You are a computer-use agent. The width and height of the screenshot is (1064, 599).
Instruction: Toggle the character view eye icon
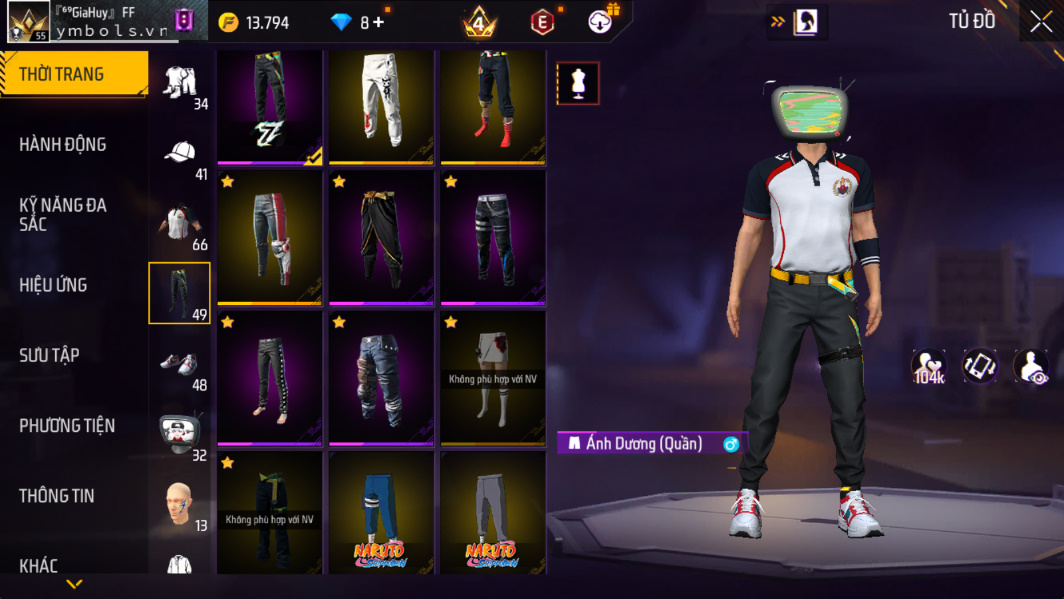pos(1031,367)
